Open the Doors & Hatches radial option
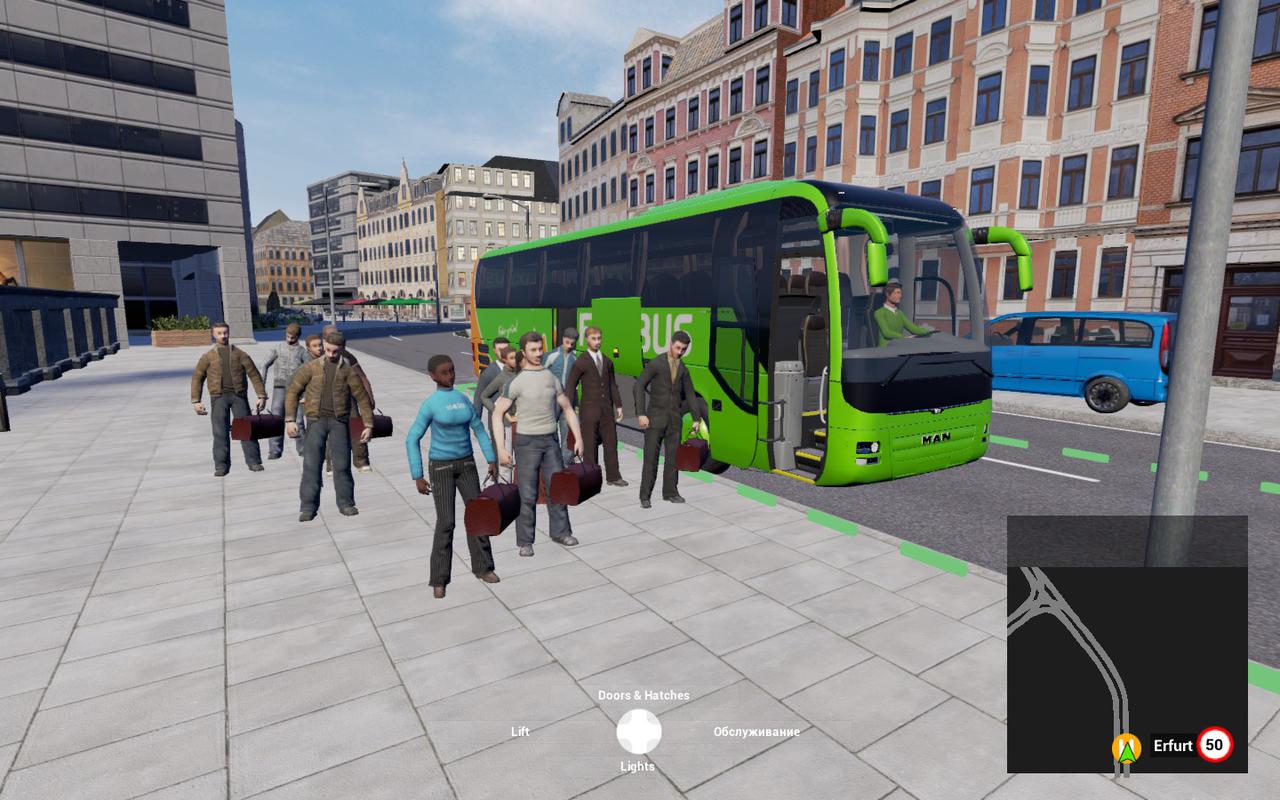The image size is (1280, 800). coord(643,695)
